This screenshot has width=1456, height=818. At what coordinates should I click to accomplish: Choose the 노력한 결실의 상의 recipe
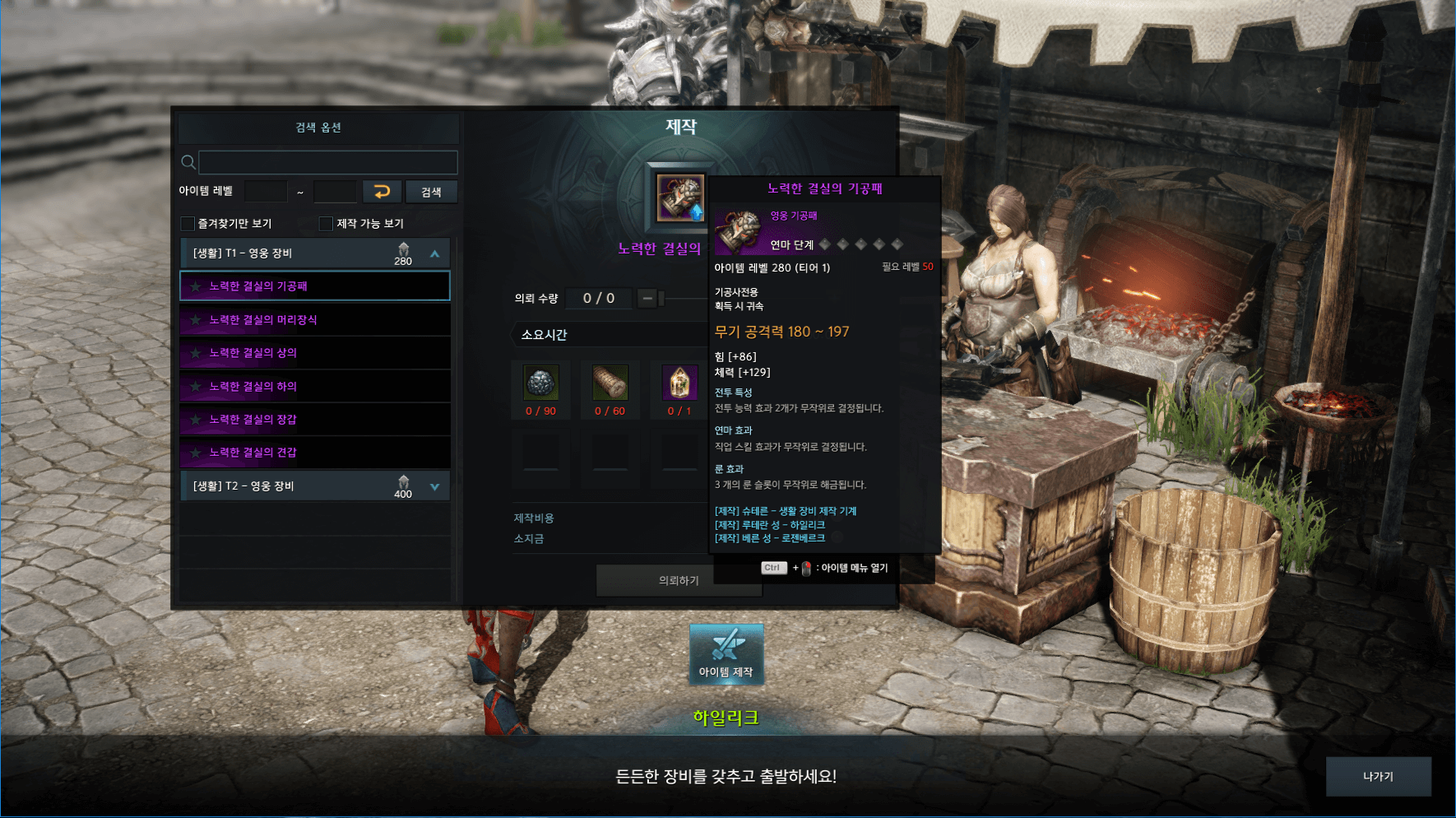coord(315,353)
